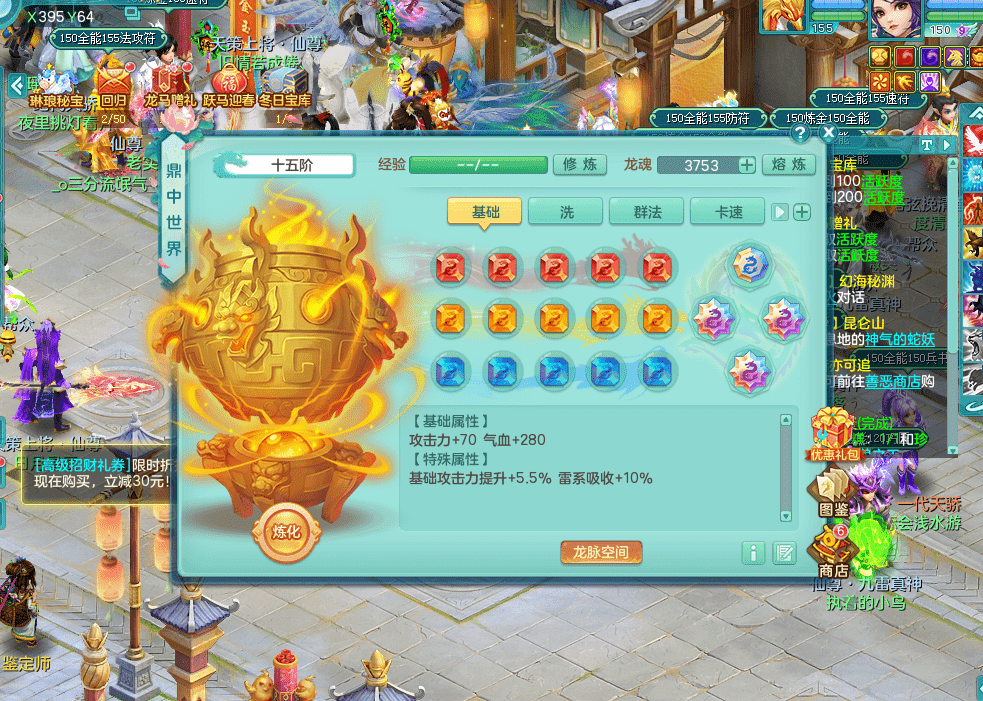Switch to the 洗 tab
The image size is (983, 701).
tap(566, 212)
